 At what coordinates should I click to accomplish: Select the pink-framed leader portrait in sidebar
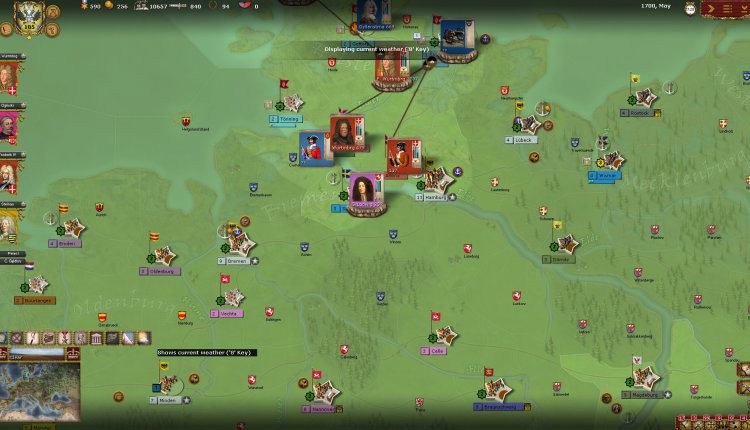(x=8, y=127)
